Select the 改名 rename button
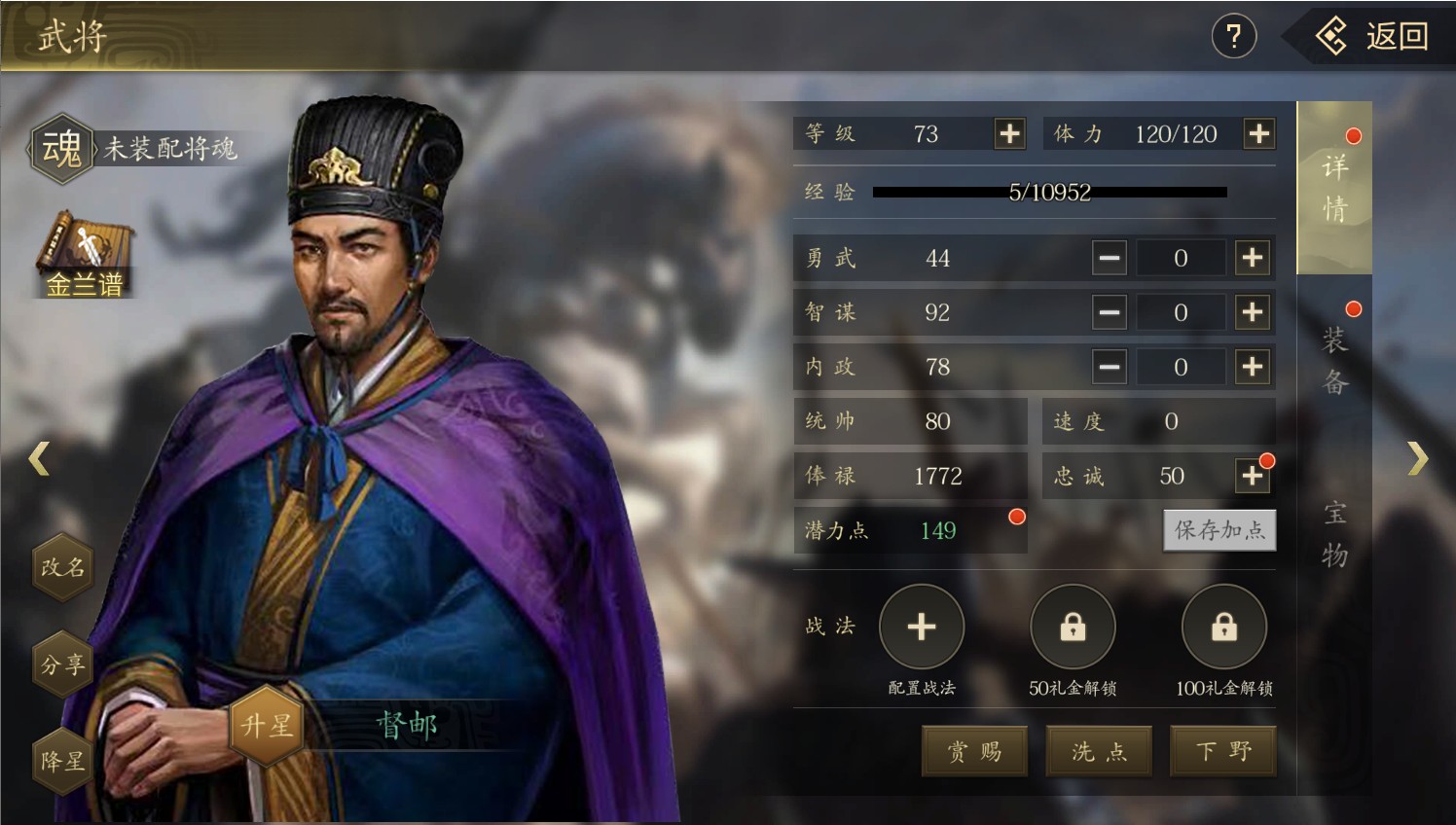Image resolution: width=1456 pixels, height=825 pixels. click(63, 566)
